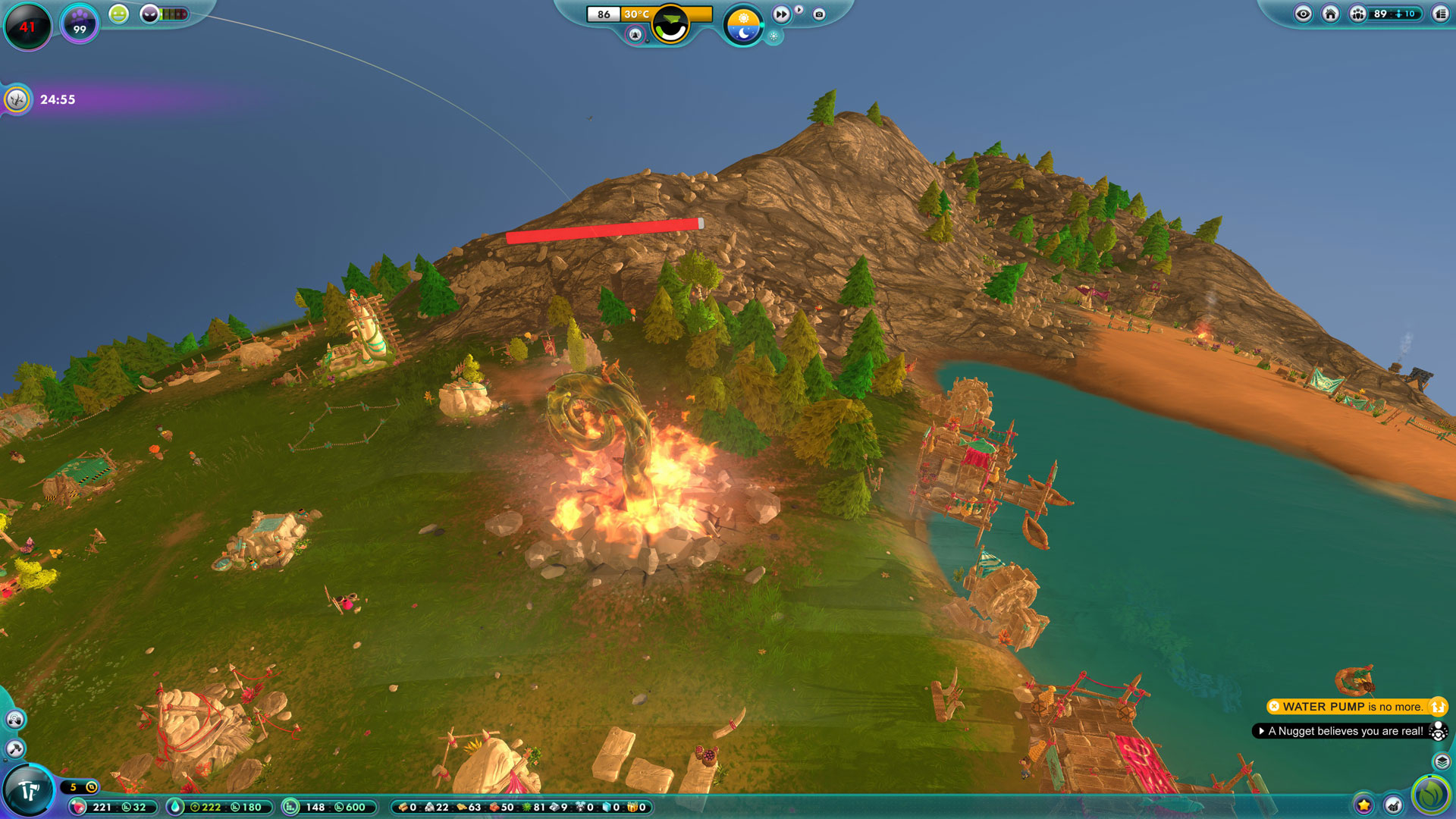Open the list menu in top-right corner
The width and height of the screenshot is (1456, 819).
point(1440,14)
